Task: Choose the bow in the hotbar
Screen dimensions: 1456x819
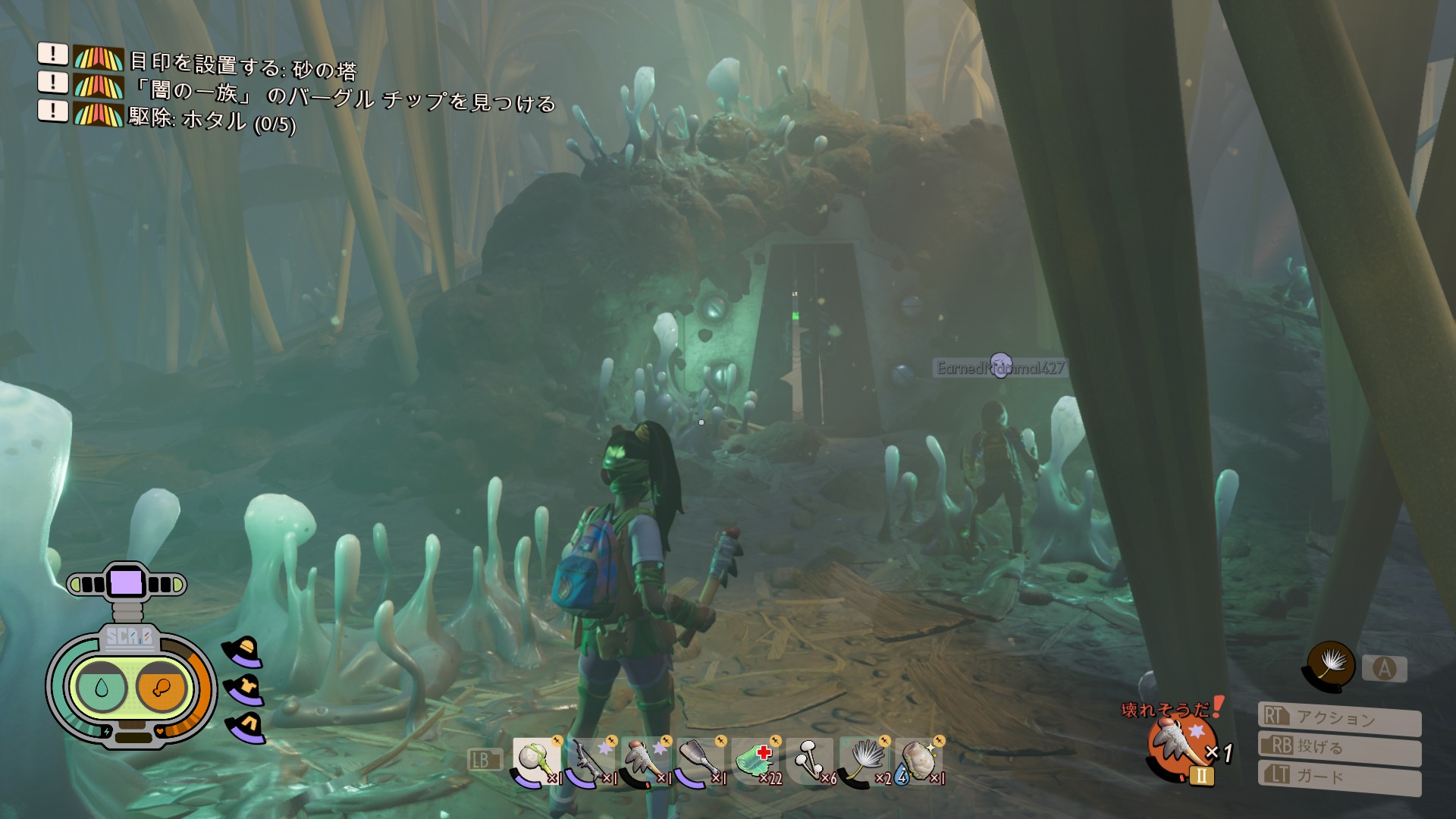Action: pos(590,761)
